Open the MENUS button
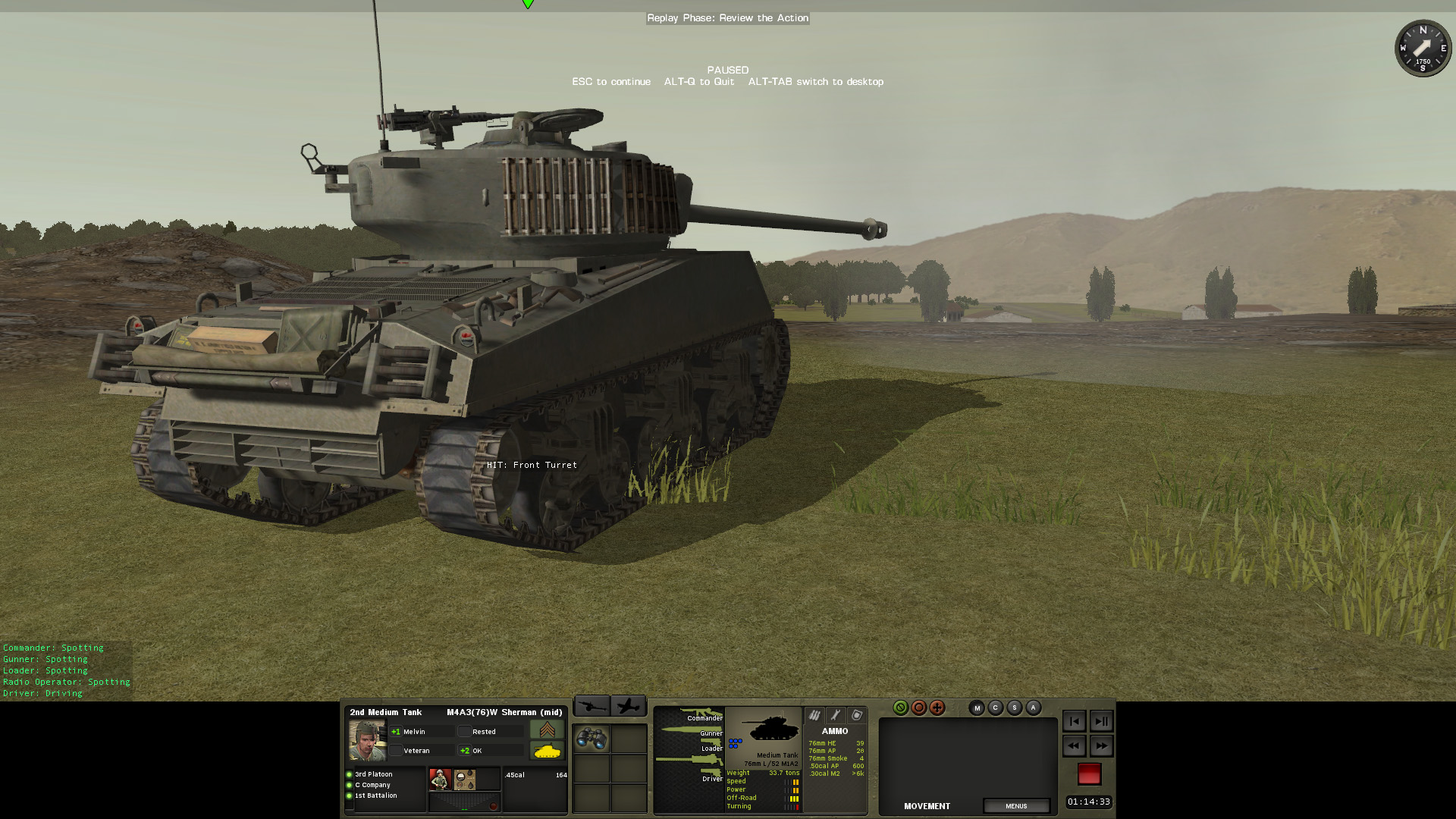 (1016, 806)
